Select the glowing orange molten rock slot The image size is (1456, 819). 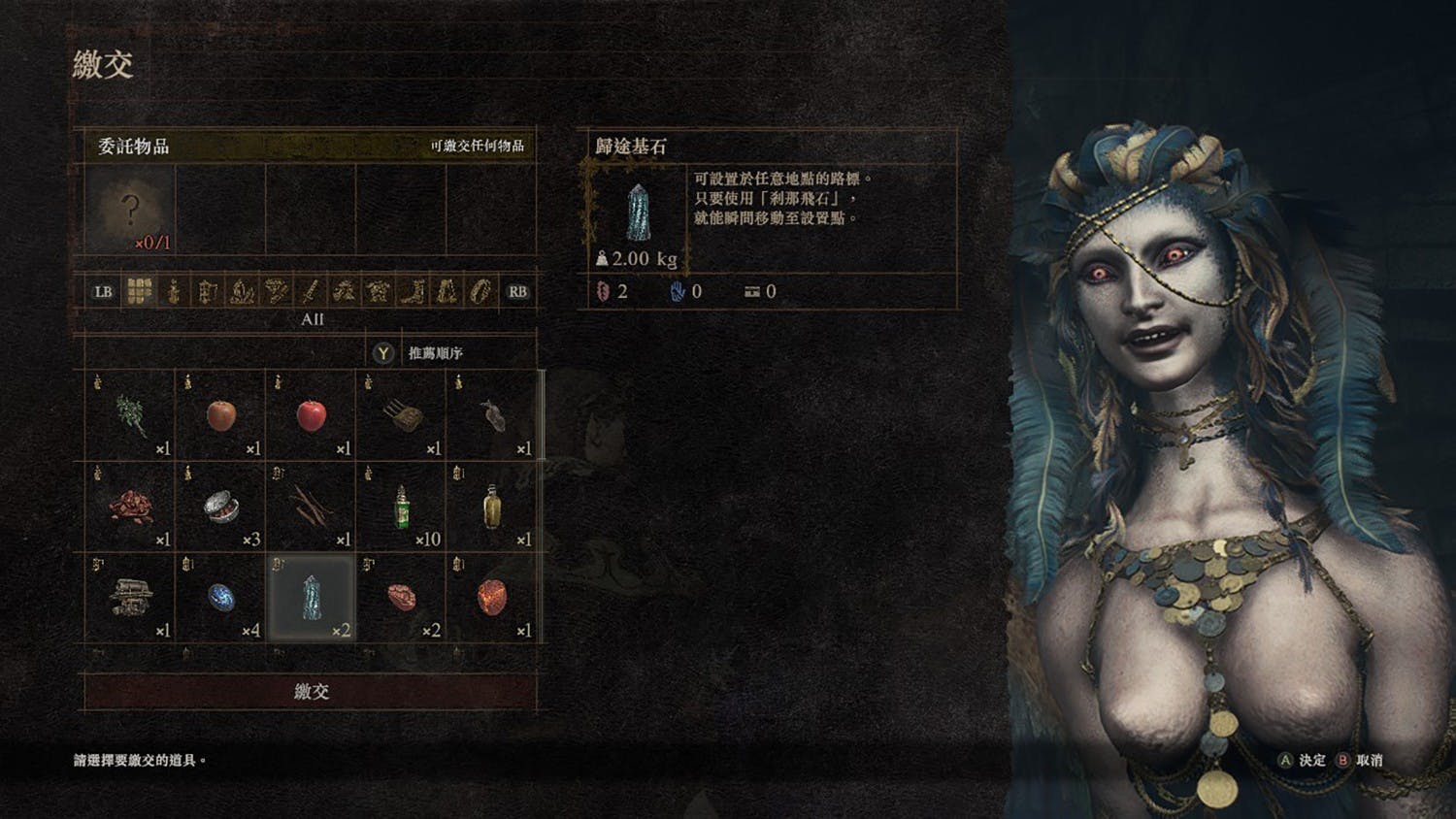click(491, 596)
